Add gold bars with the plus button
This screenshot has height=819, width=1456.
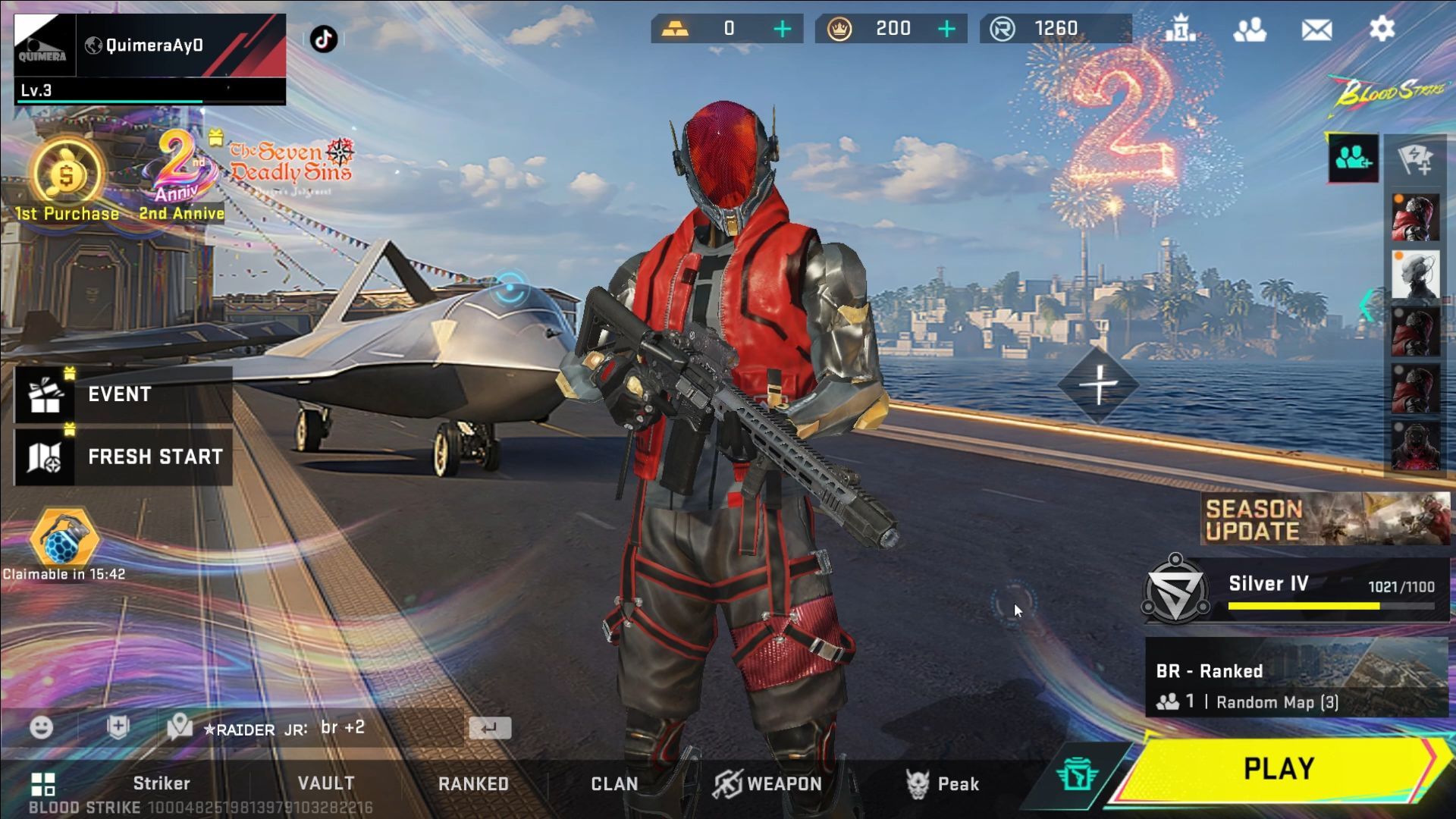coord(782,30)
